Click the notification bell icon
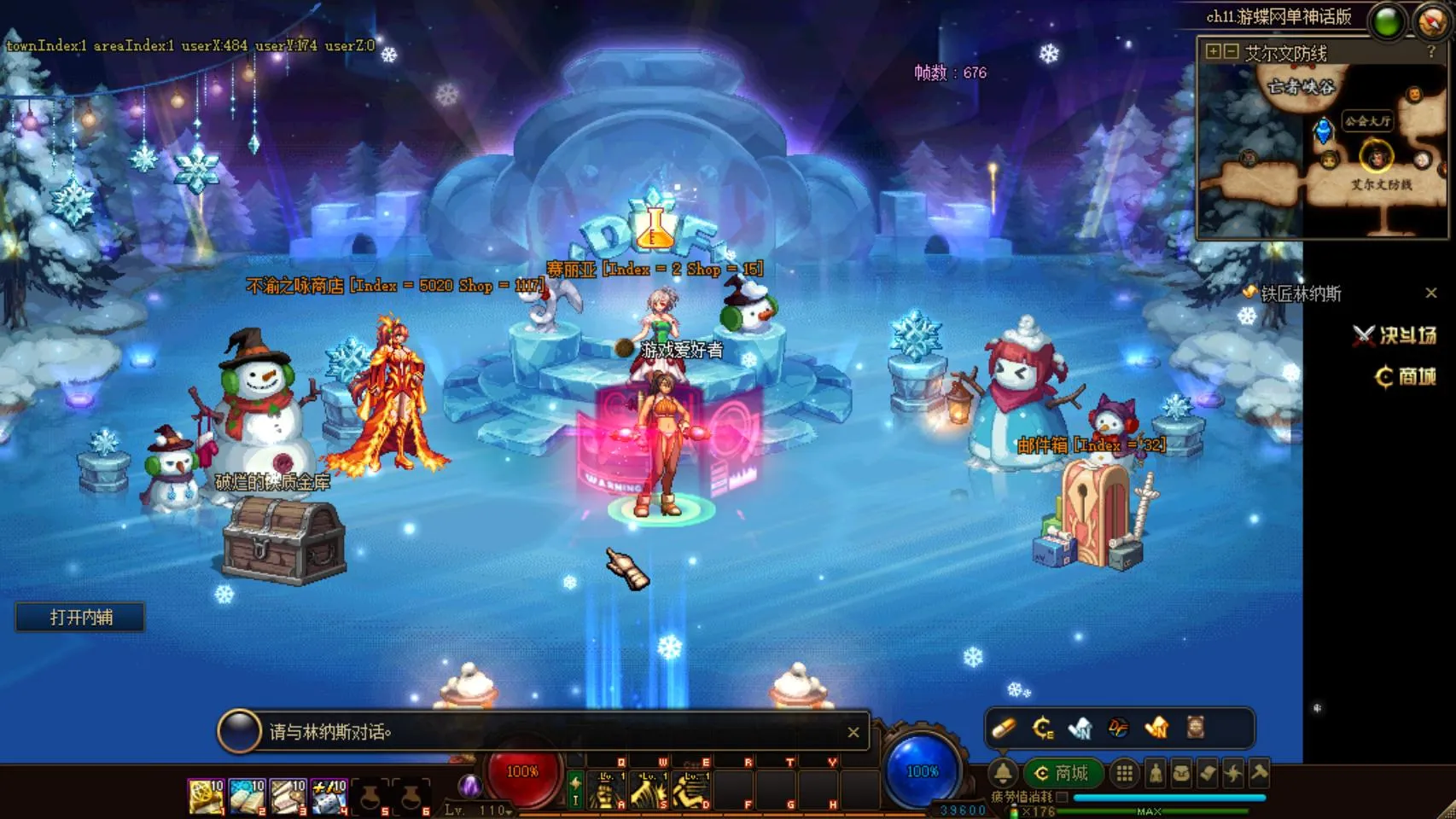1456x819 pixels. click(1003, 773)
